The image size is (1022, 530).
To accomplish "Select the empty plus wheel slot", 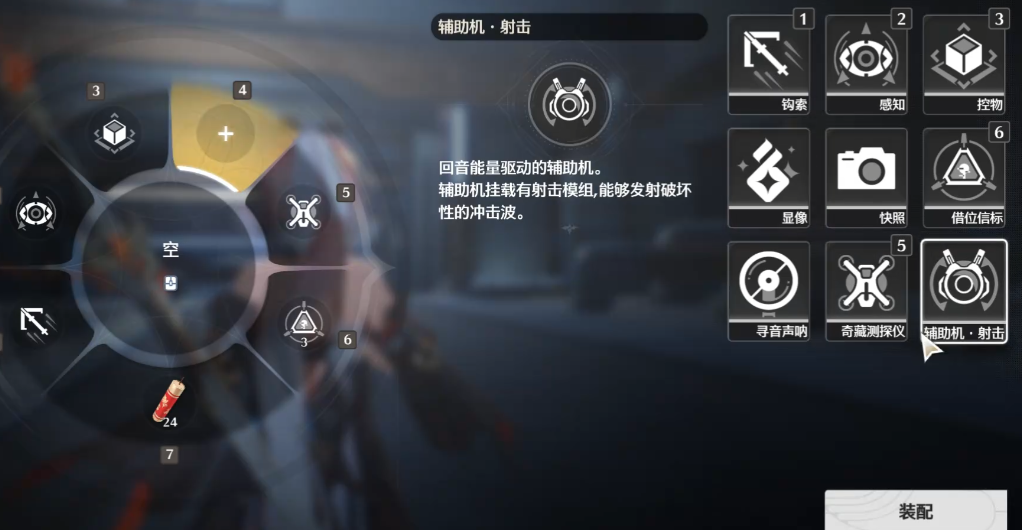I will click(x=225, y=133).
